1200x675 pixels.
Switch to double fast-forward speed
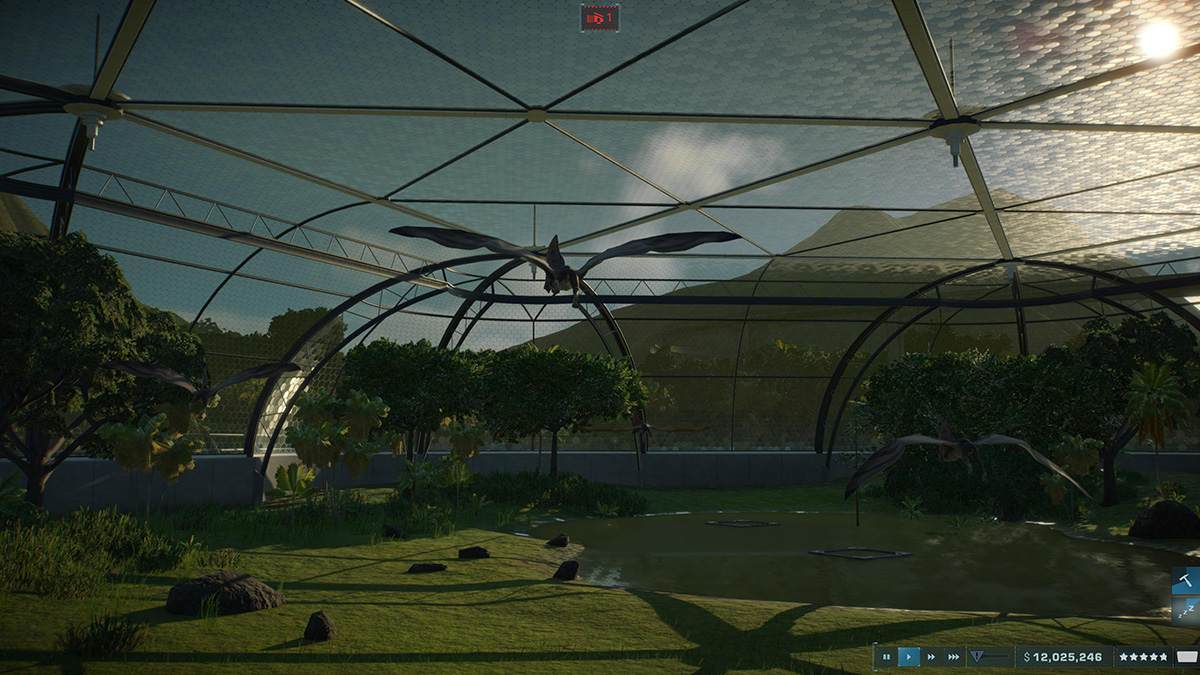(932, 657)
